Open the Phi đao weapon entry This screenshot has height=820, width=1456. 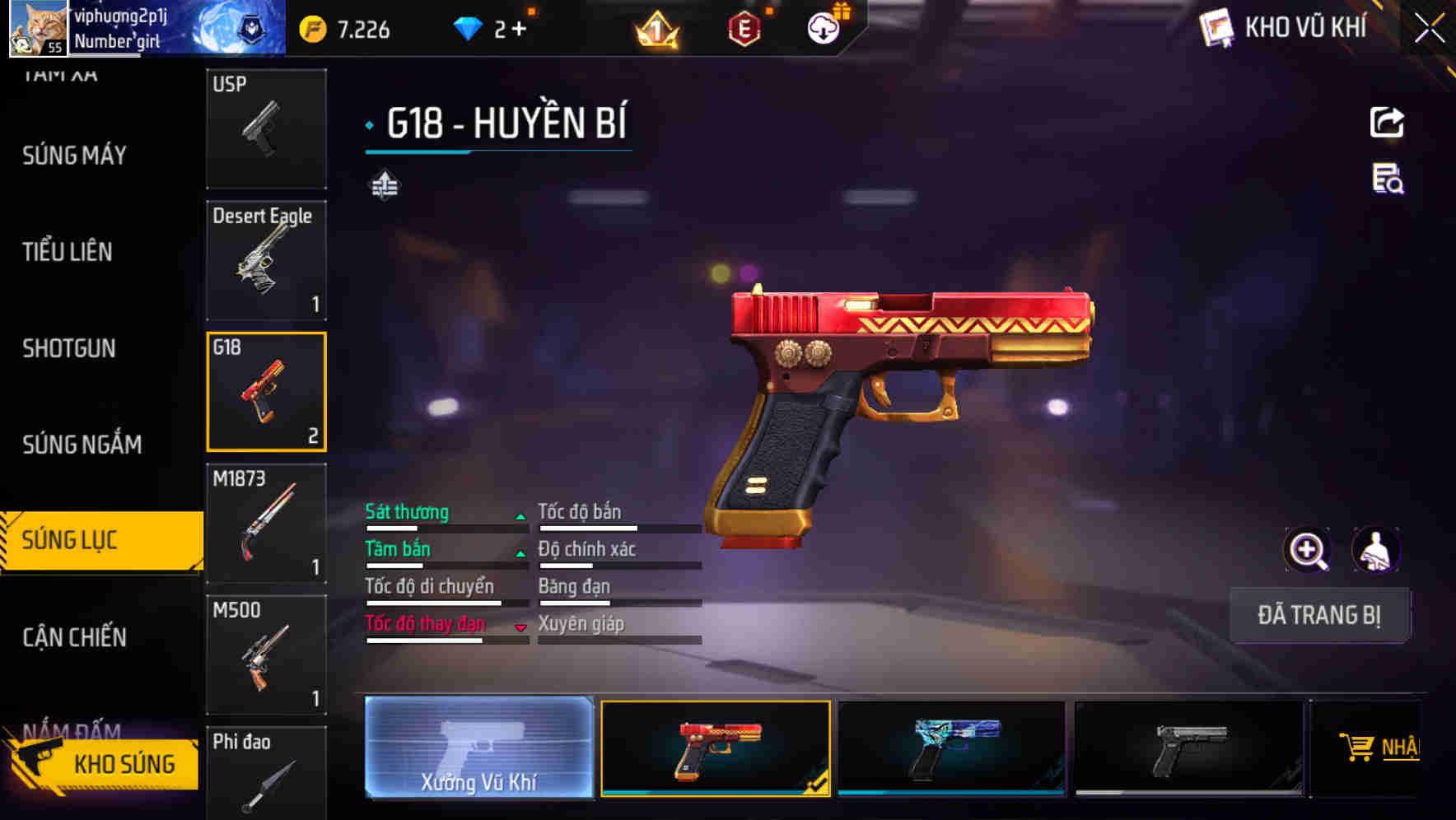[x=266, y=774]
